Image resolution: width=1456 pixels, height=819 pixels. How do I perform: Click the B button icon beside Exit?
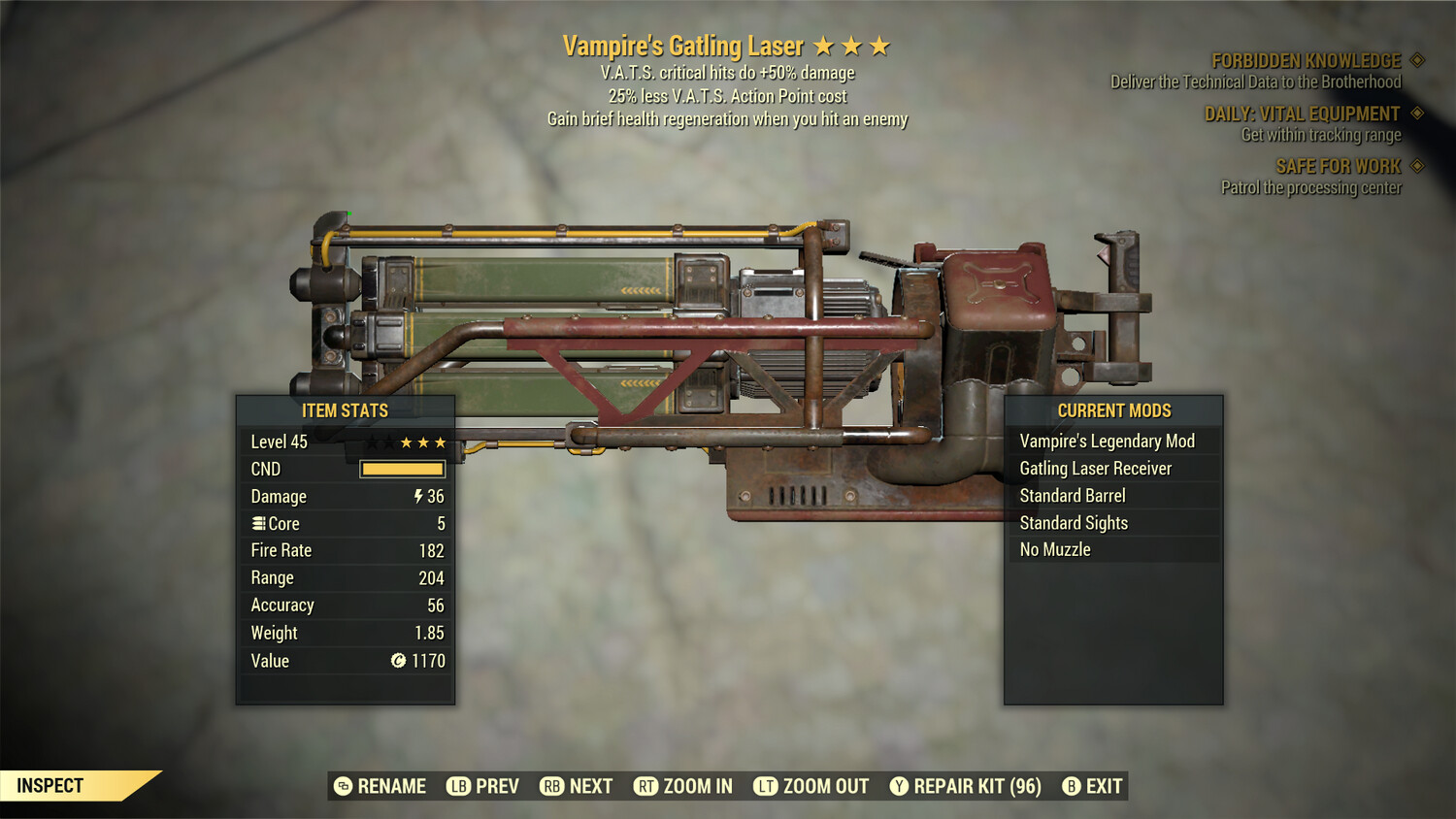(1072, 786)
